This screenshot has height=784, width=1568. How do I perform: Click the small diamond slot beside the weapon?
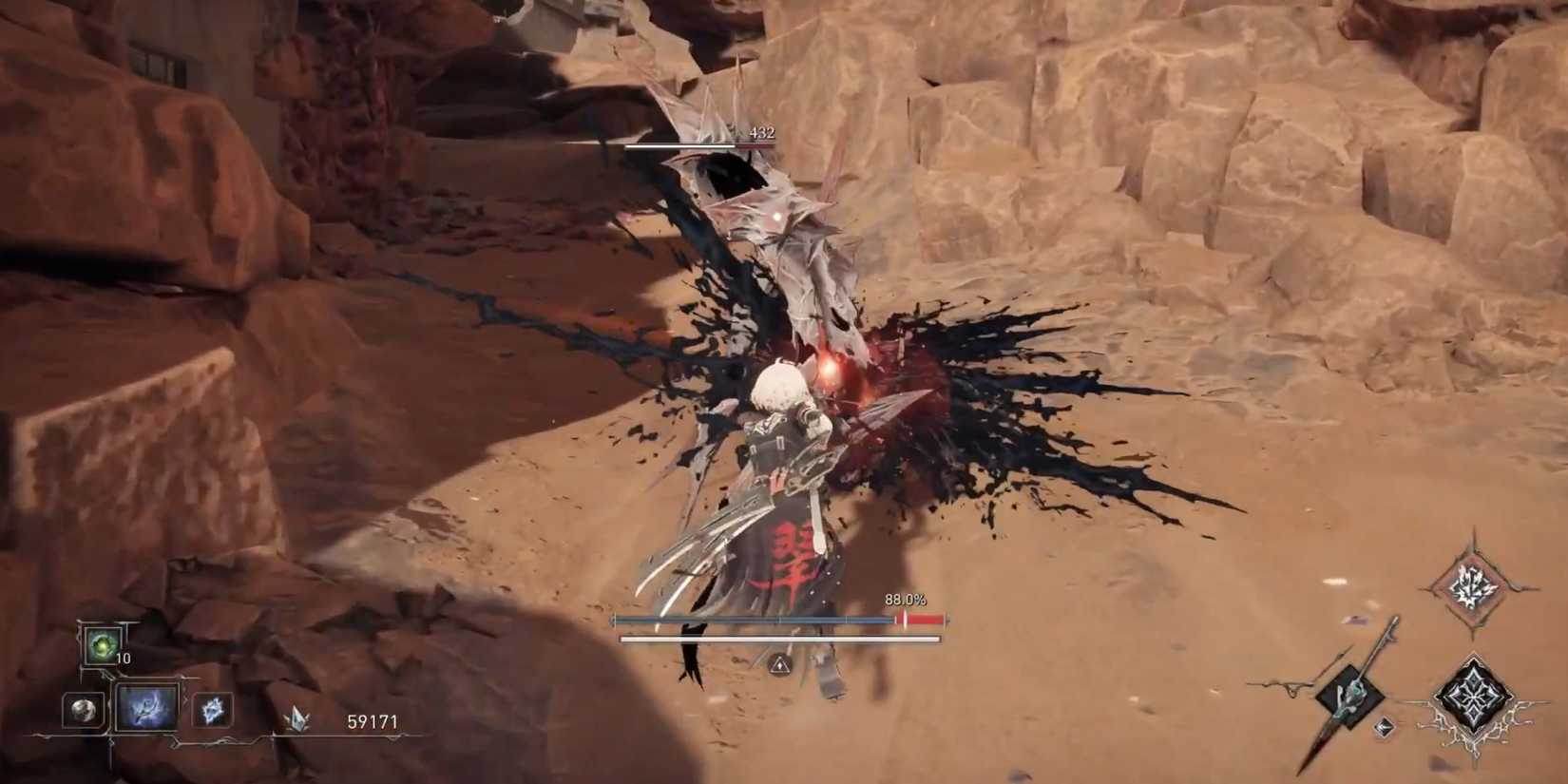coord(1385,728)
